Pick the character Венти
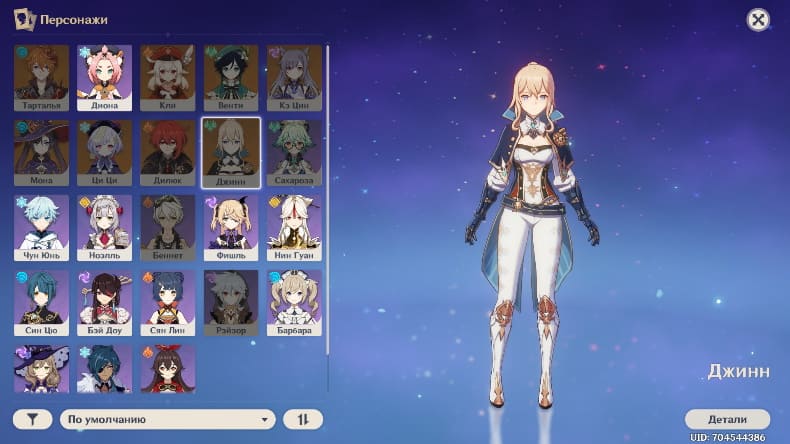 [x=231, y=76]
